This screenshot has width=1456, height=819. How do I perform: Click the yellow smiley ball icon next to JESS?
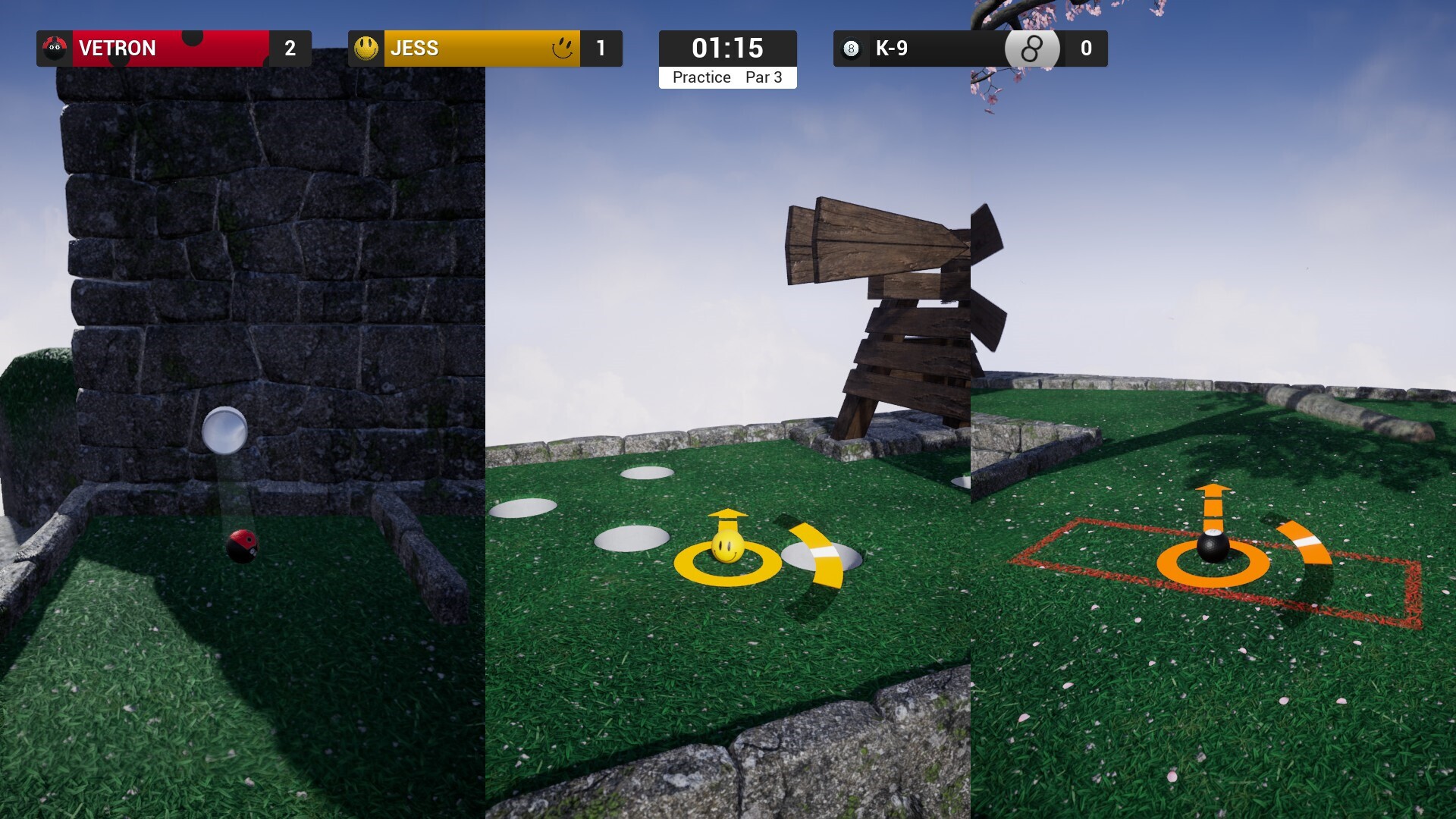coord(366,48)
